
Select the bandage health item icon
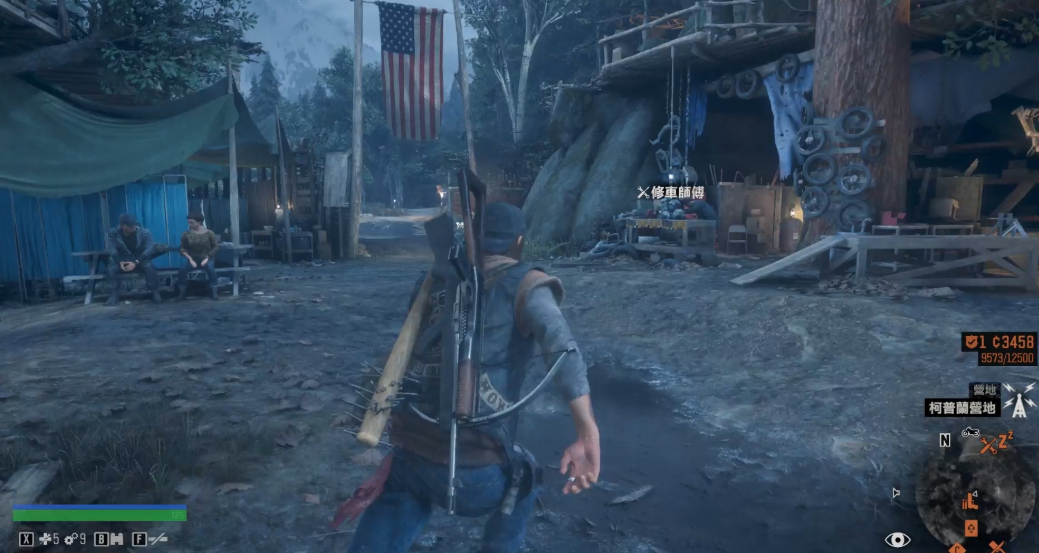[x=46, y=539]
